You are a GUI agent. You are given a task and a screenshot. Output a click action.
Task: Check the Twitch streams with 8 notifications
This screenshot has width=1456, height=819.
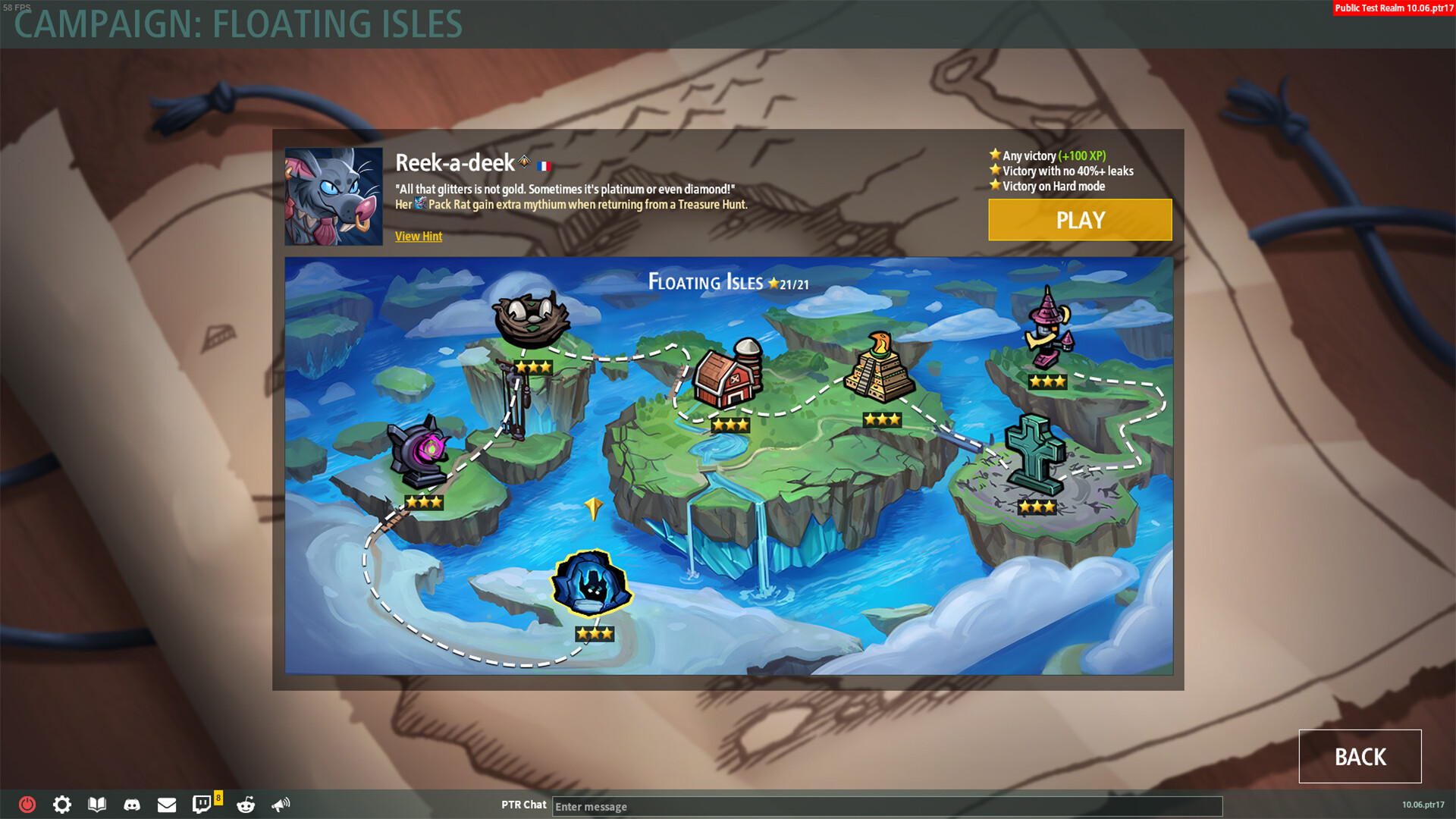(x=202, y=805)
